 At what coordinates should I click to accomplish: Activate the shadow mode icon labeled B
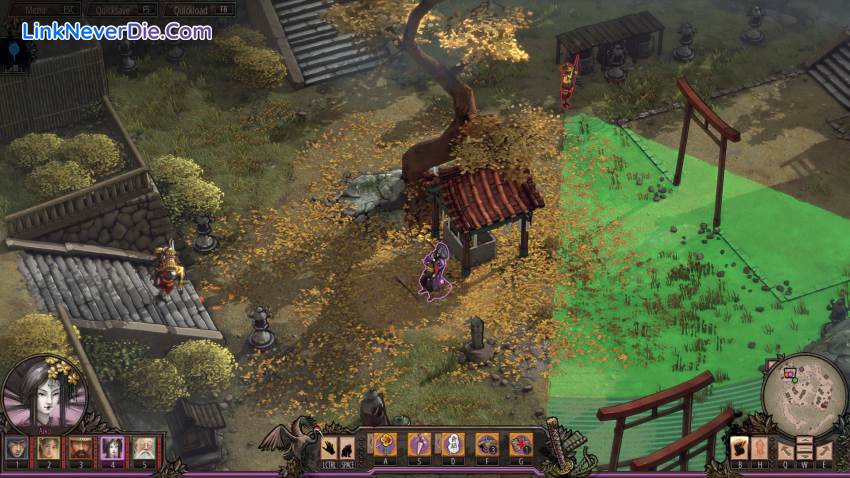click(740, 447)
